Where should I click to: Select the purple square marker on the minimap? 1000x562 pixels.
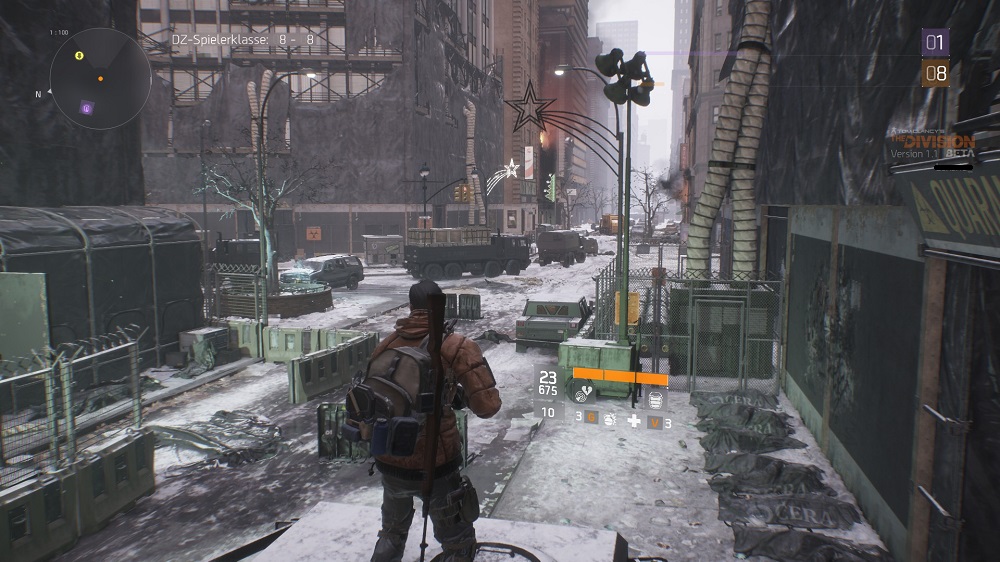(87, 108)
